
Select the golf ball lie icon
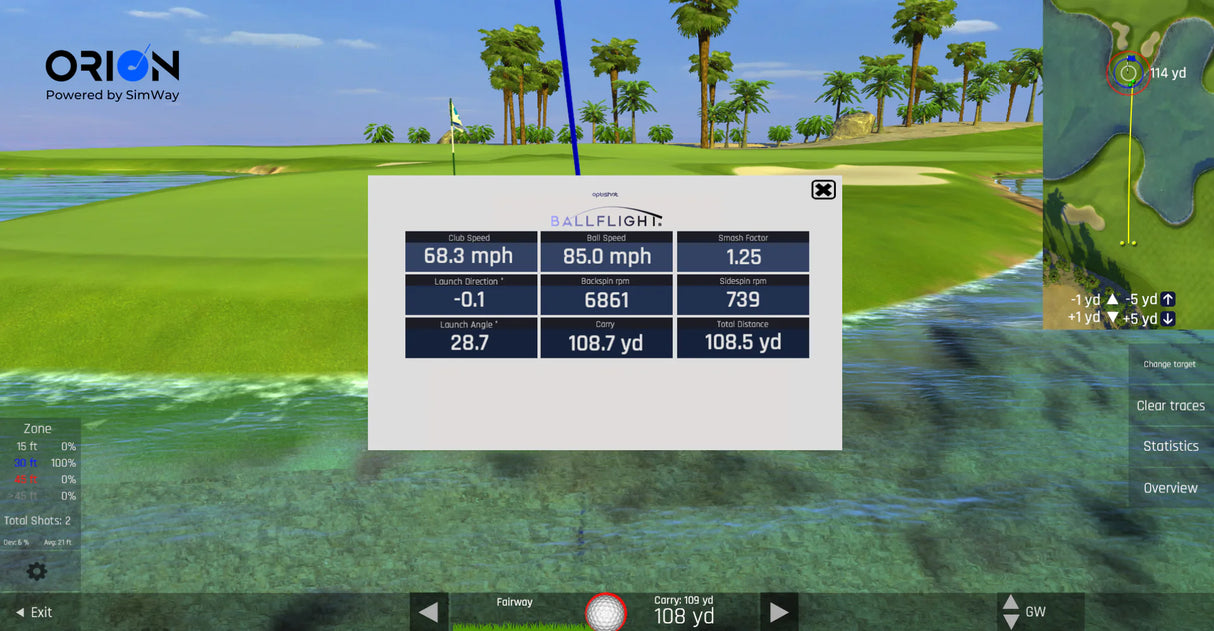[x=605, y=612]
